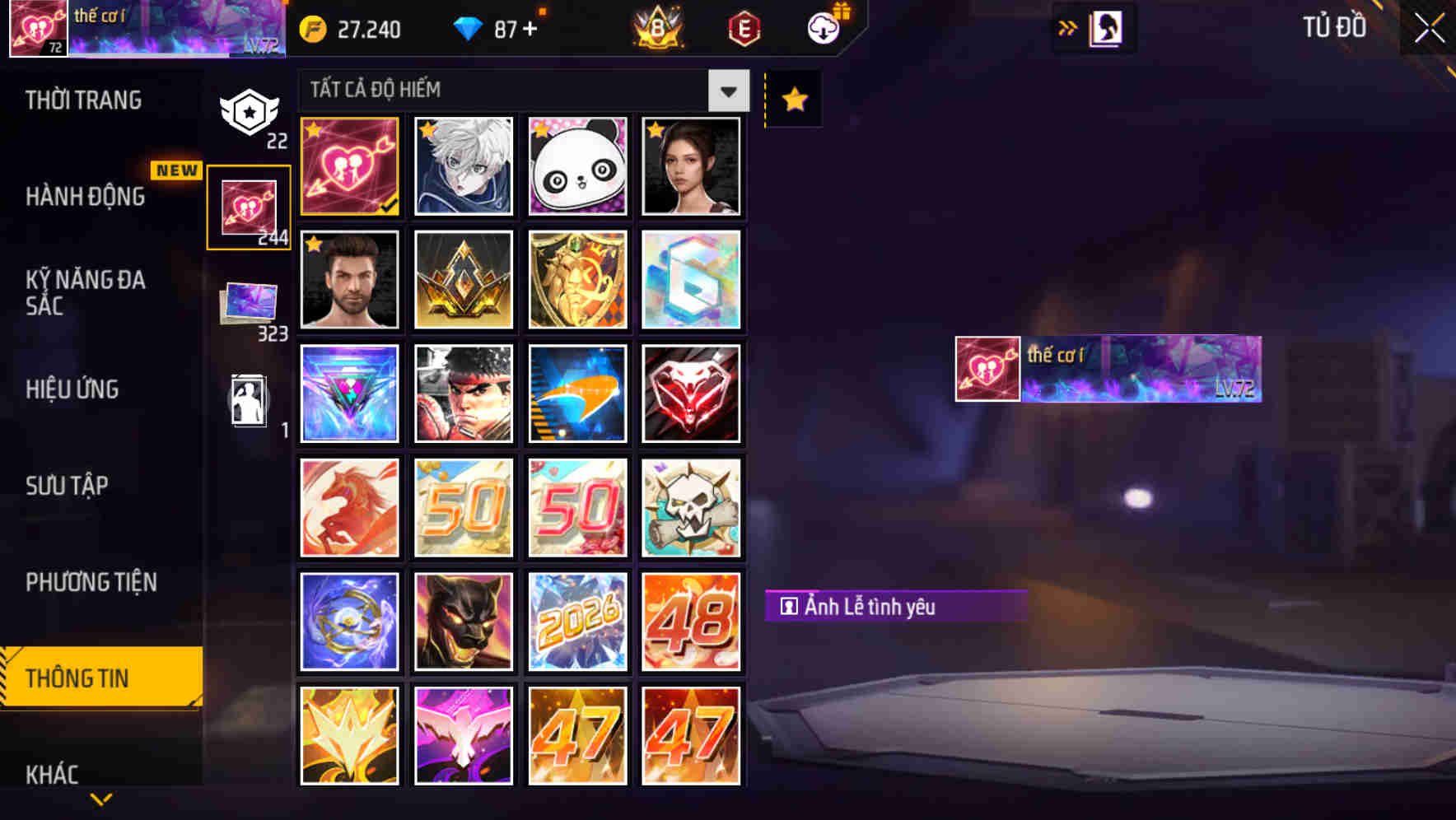The width and height of the screenshot is (1456, 820).
Task: Collapse the panel using the double-arrow chevron
Action: click(x=1068, y=27)
